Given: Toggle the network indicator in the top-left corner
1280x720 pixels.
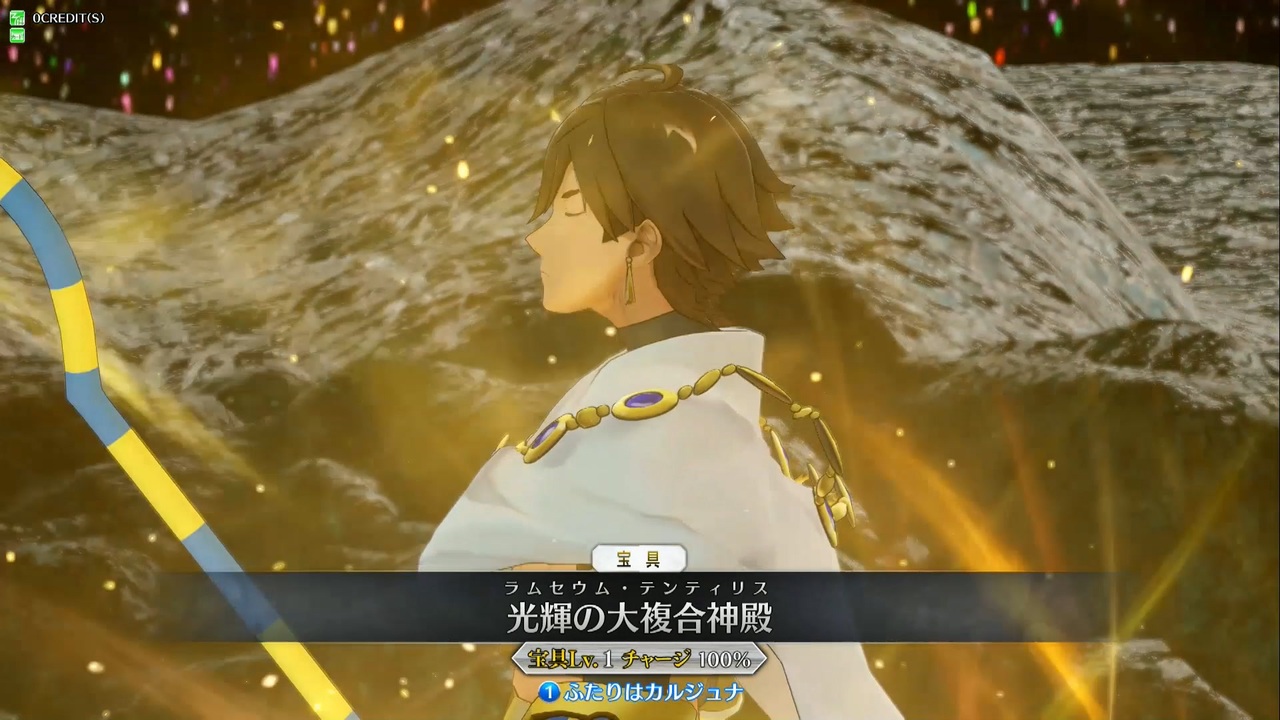Looking at the screenshot, I should tap(16, 17).
